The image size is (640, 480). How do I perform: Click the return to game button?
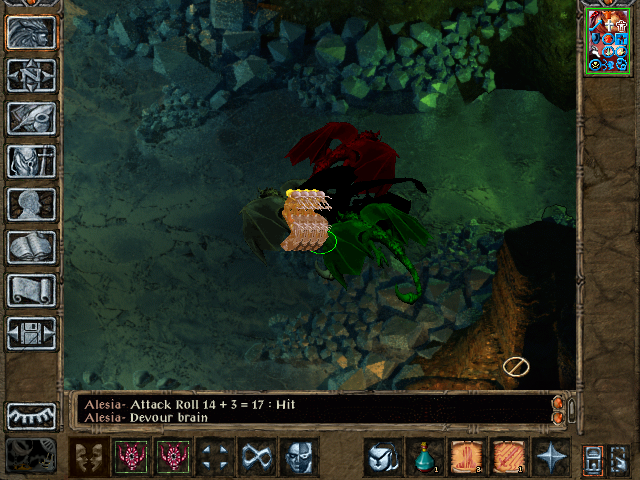tap(32, 33)
